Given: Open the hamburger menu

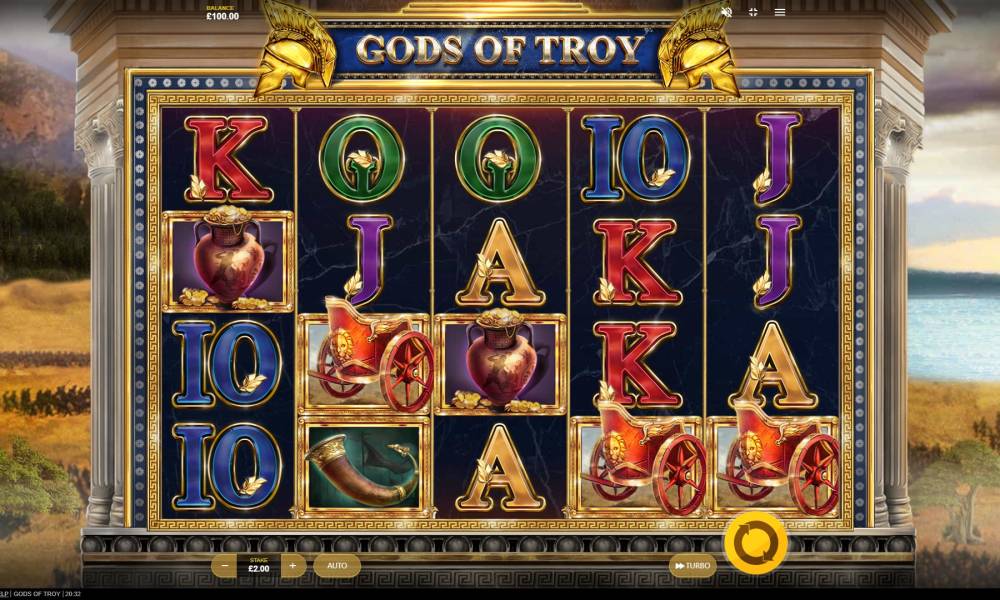Looking at the screenshot, I should pos(780,12).
